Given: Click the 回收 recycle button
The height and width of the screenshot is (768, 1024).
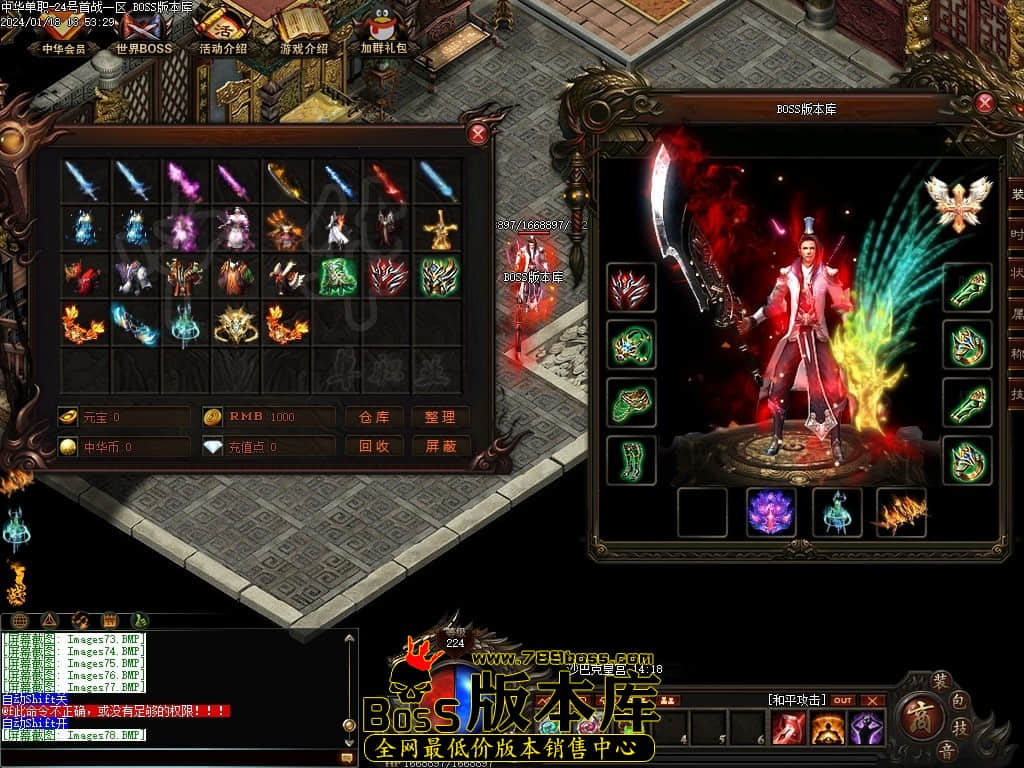Looking at the screenshot, I should [374, 446].
